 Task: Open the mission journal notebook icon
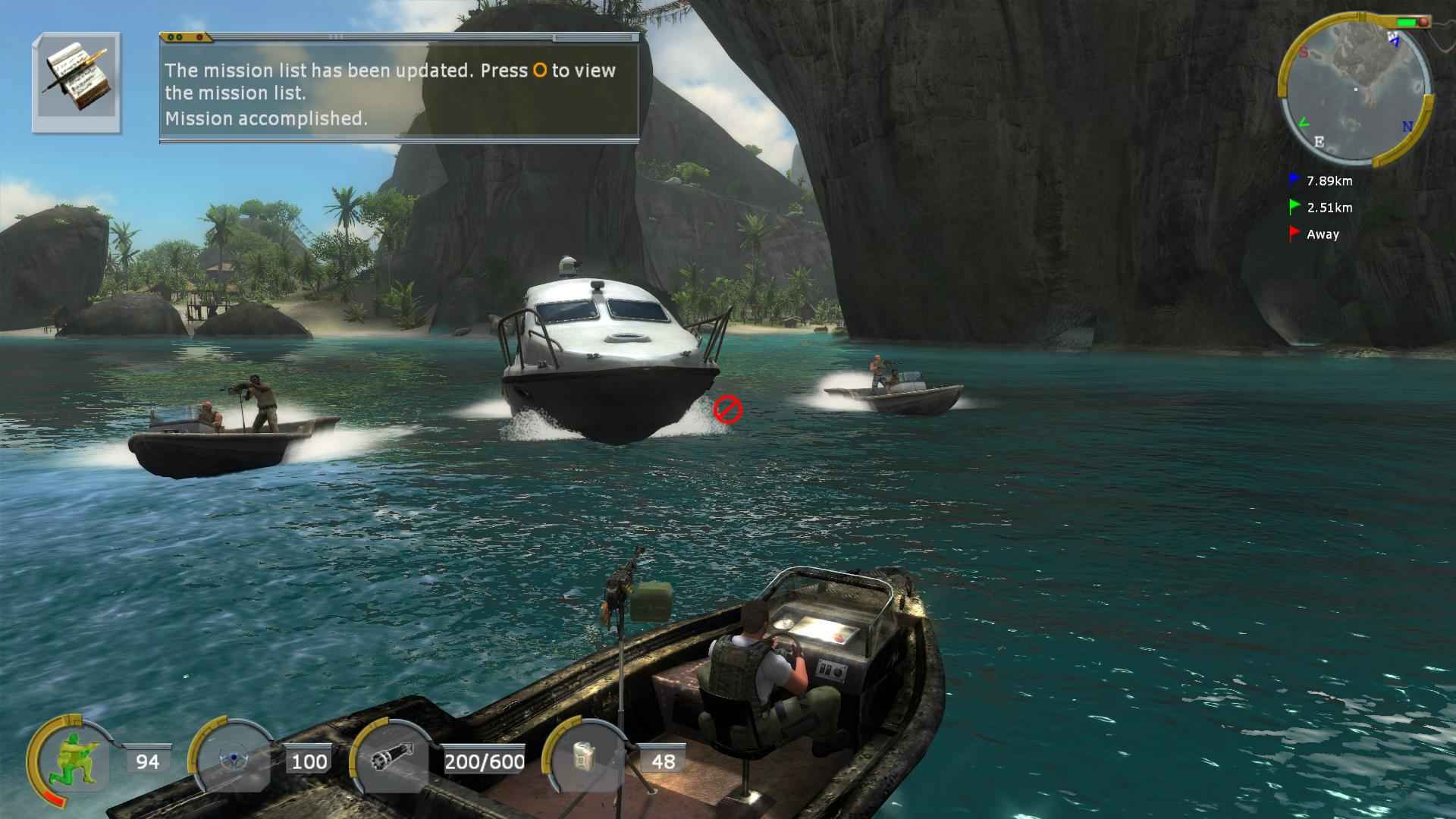click(x=76, y=83)
